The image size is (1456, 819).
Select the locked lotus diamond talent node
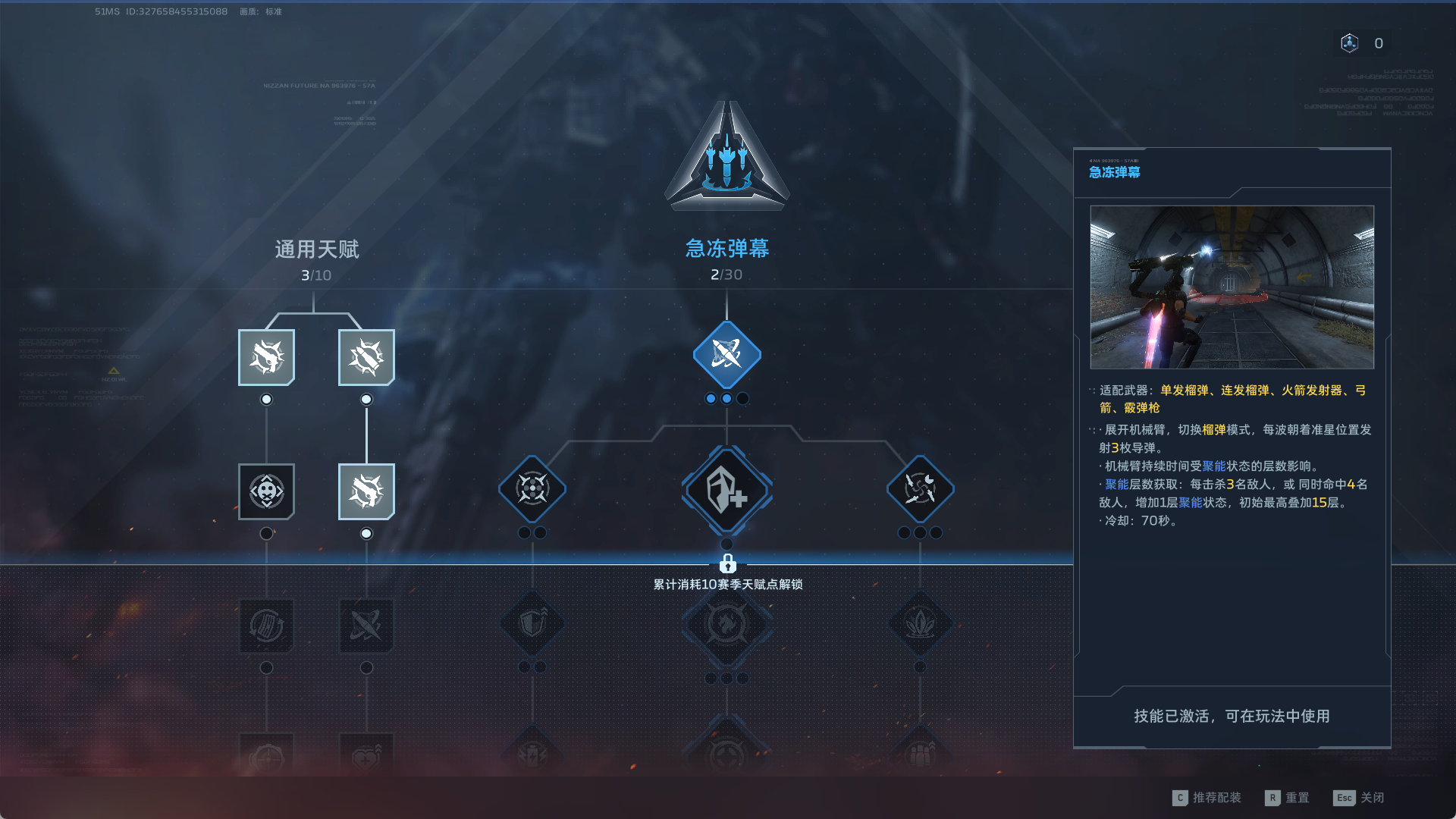[x=920, y=624]
